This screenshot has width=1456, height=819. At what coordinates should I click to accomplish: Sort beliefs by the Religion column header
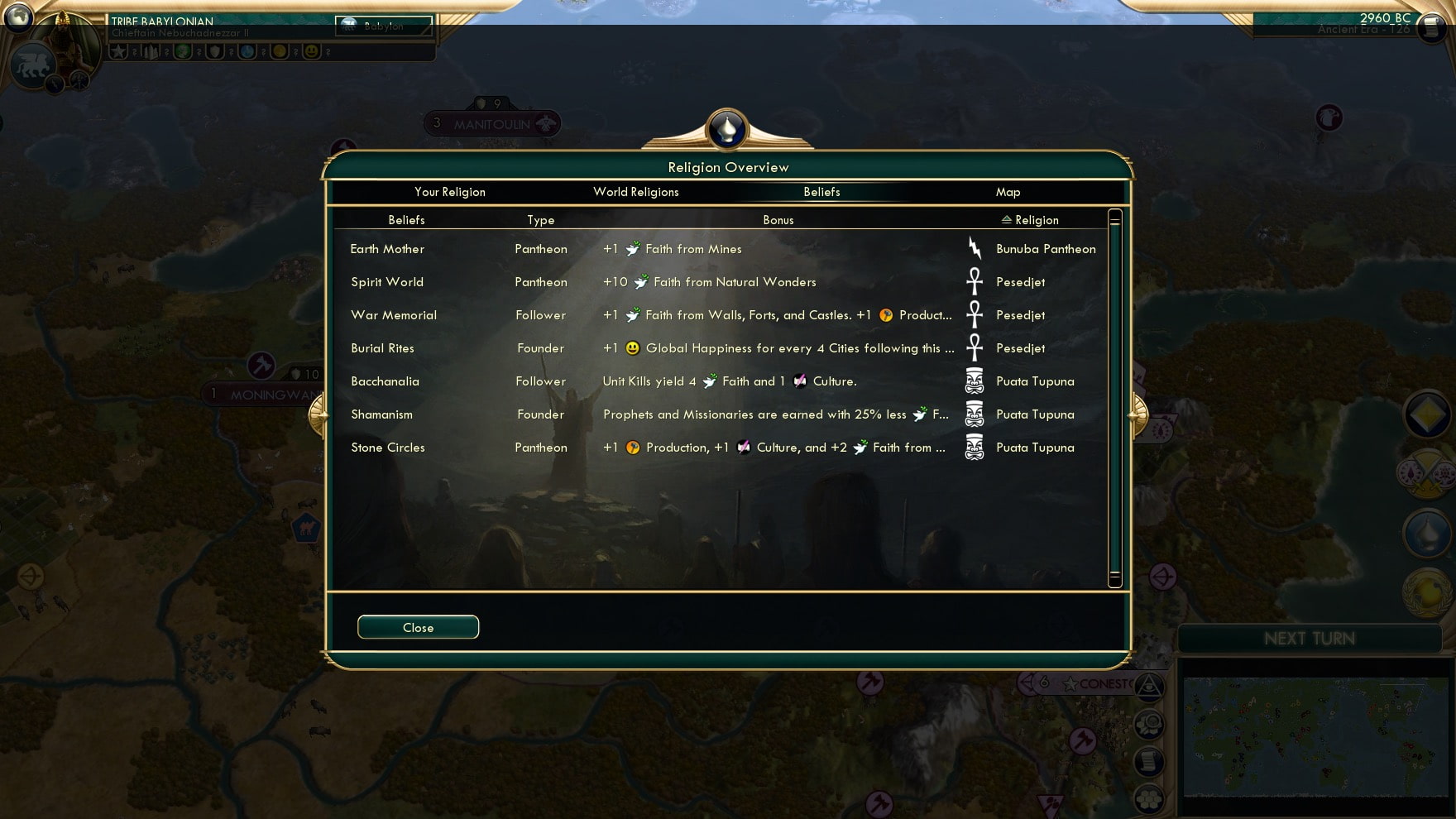1029,219
